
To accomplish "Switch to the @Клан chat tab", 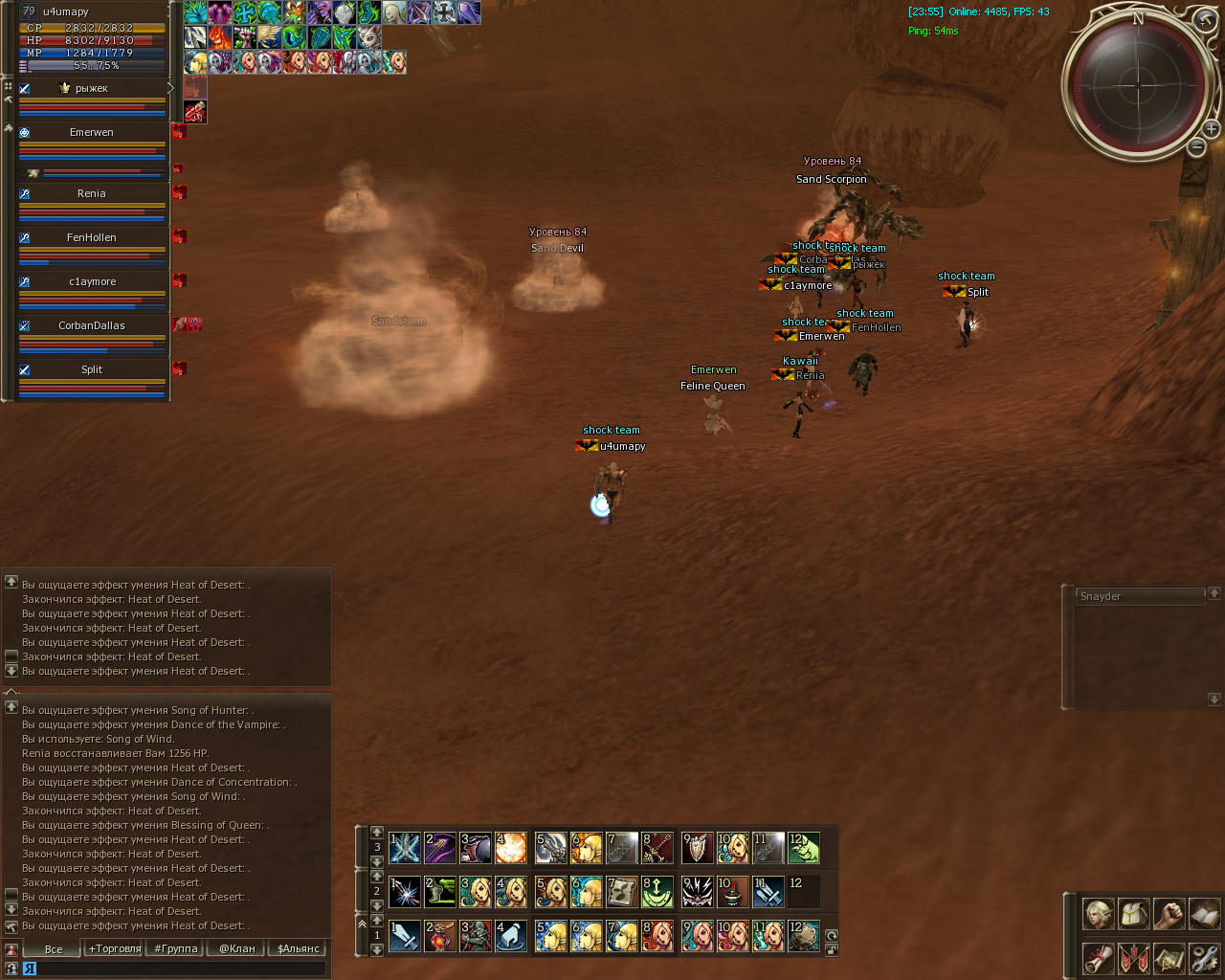I will [x=237, y=948].
